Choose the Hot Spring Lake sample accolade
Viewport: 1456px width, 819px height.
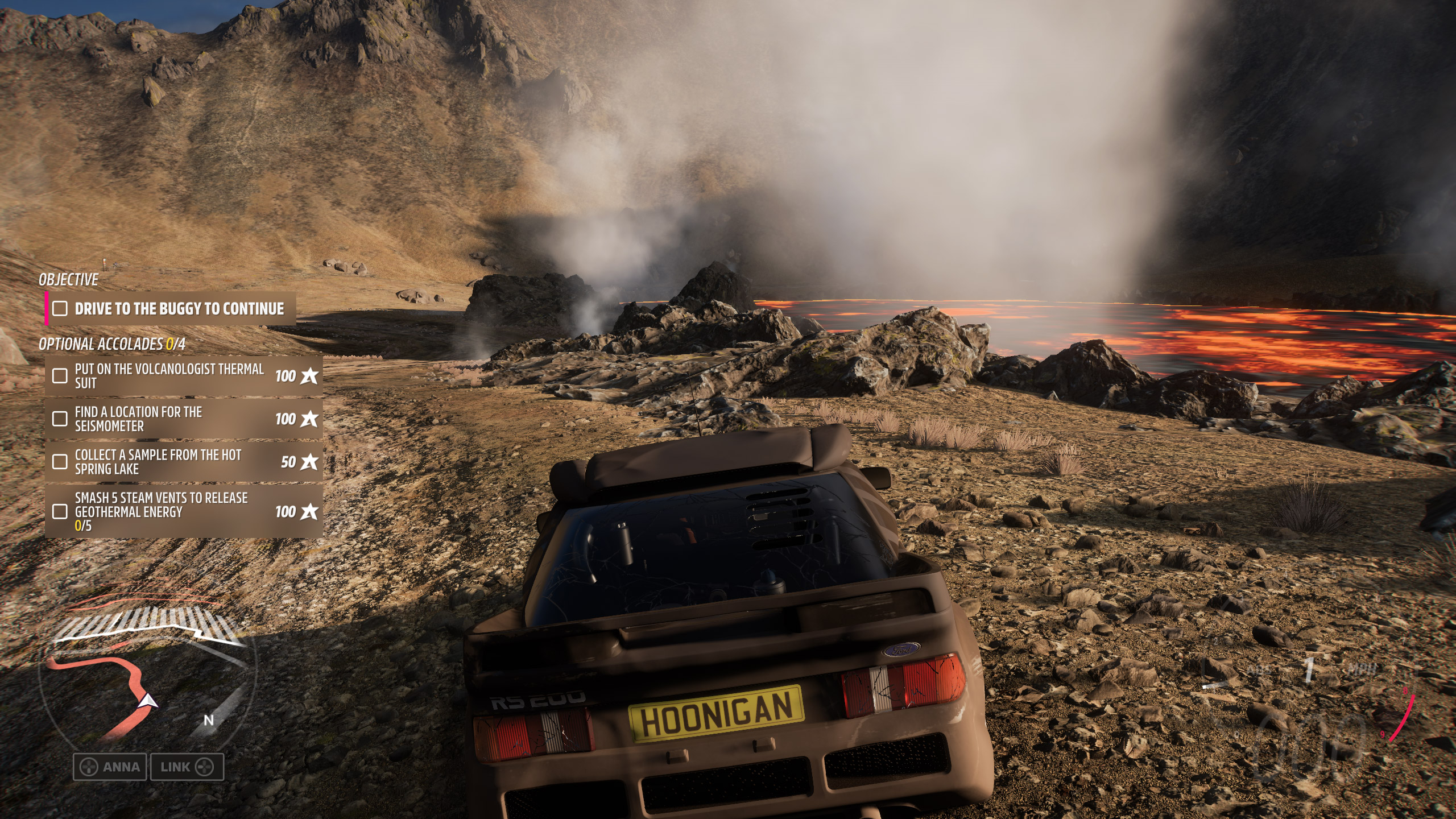pyautogui.click(x=183, y=462)
